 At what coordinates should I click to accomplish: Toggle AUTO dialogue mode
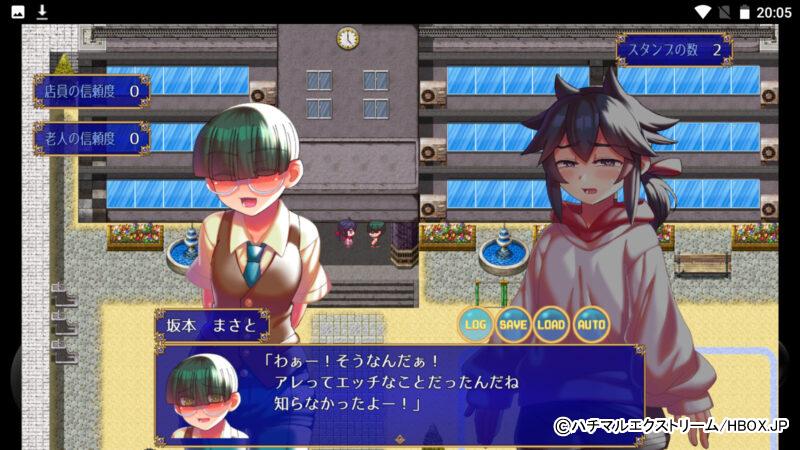coord(591,324)
